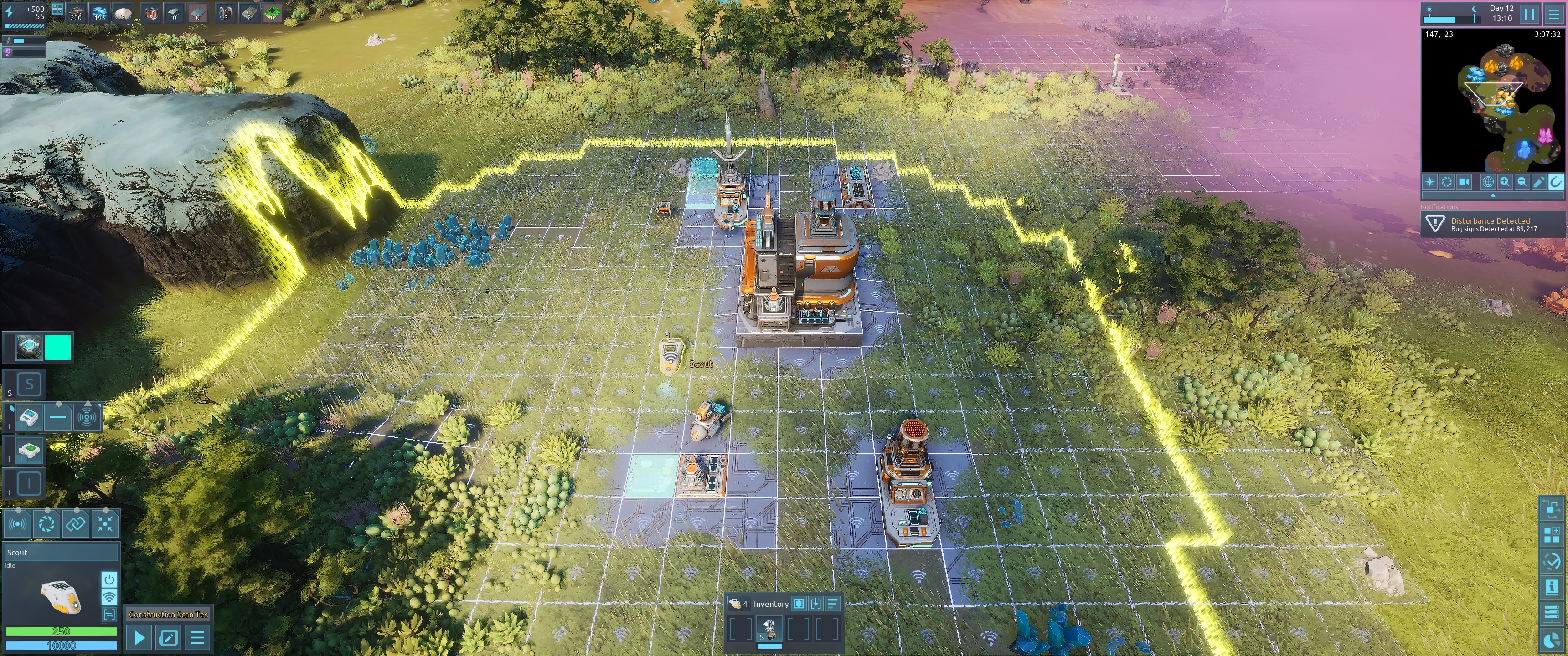
Task: Run the Construction Scan behavior play button
Action: click(x=139, y=638)
